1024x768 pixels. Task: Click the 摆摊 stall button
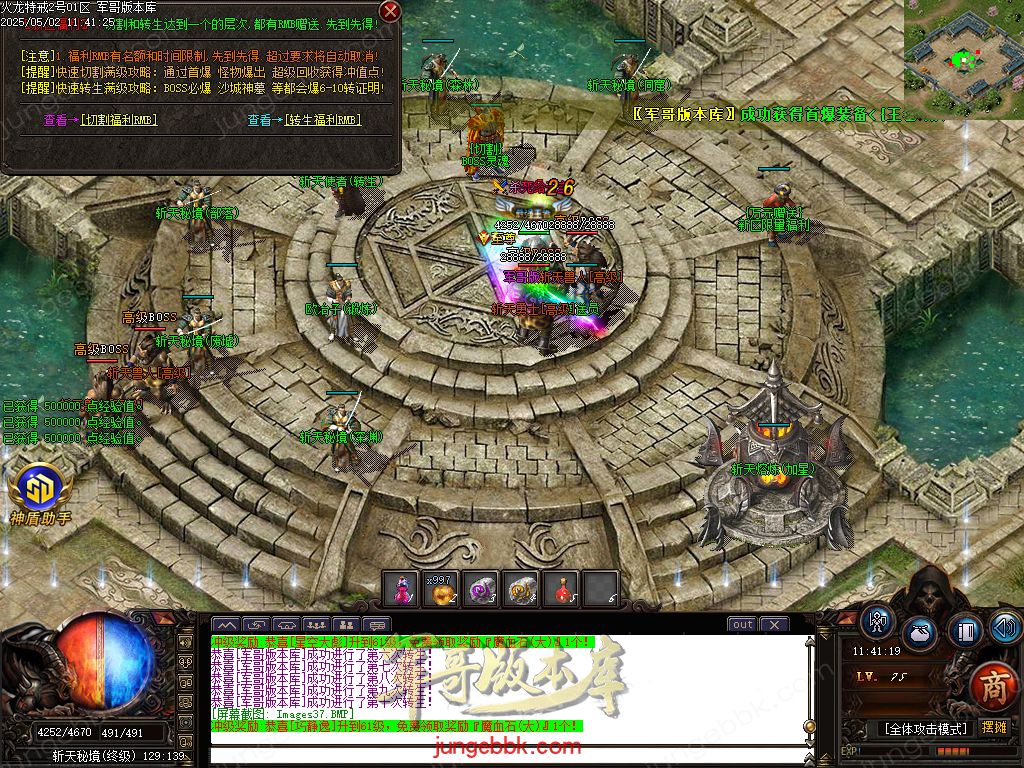[995, 727]
